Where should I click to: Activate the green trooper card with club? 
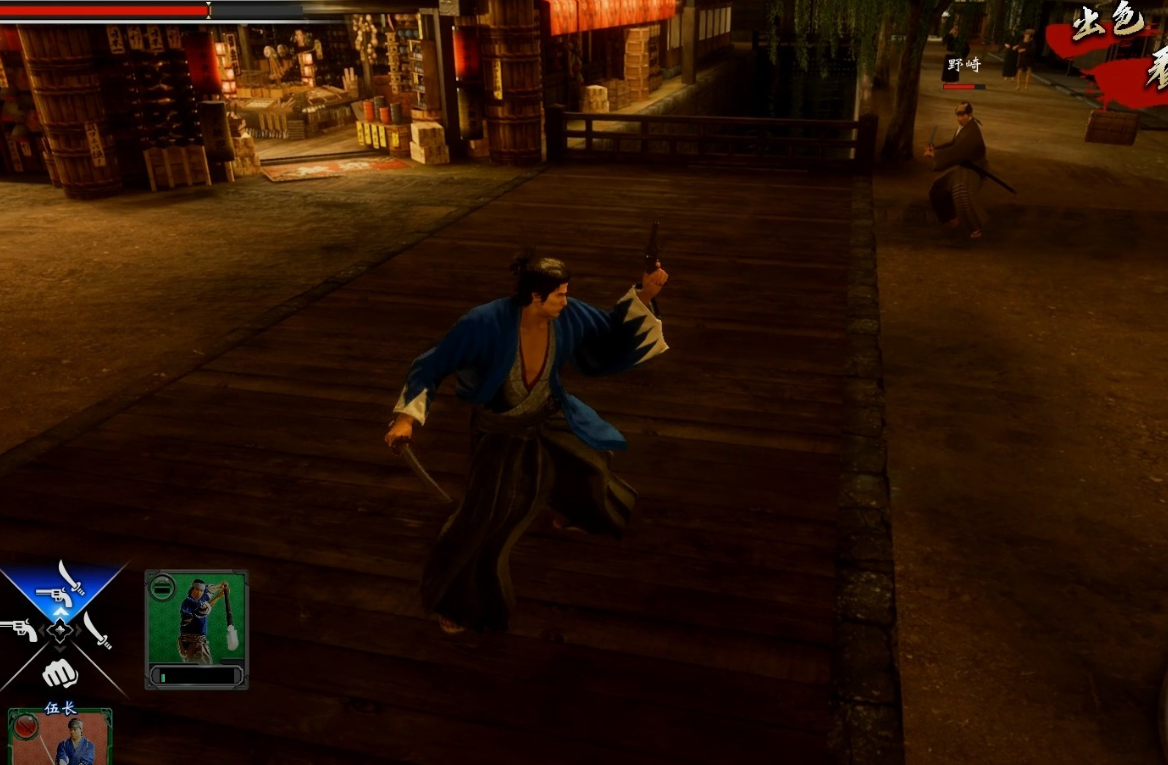[196, 628]
